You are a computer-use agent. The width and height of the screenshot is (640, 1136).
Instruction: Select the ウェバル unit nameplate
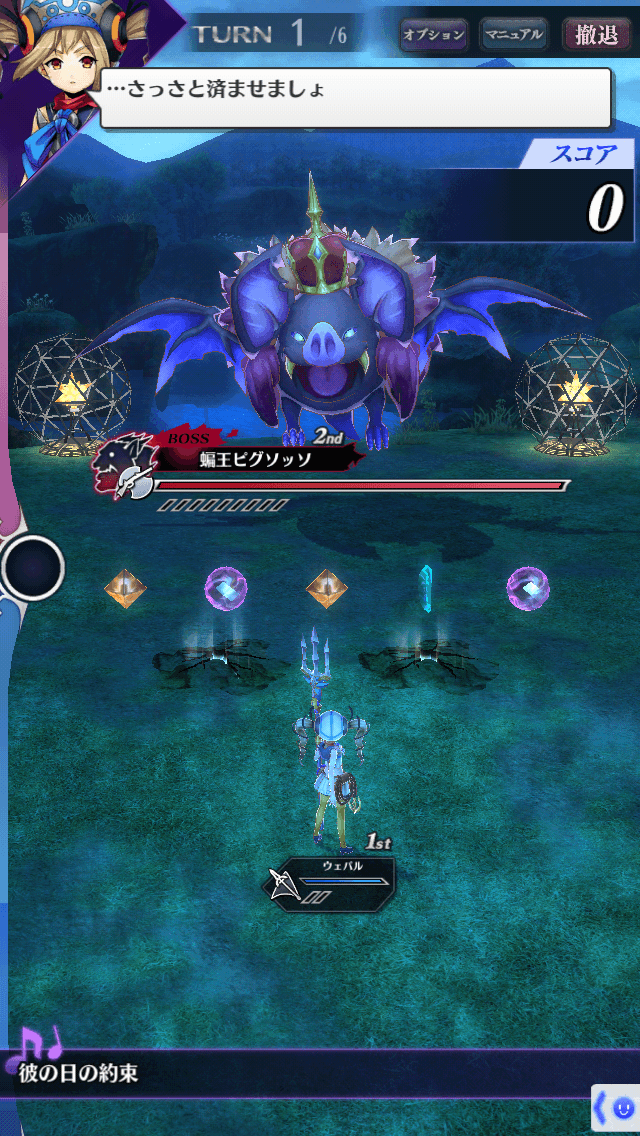point(335,878)
